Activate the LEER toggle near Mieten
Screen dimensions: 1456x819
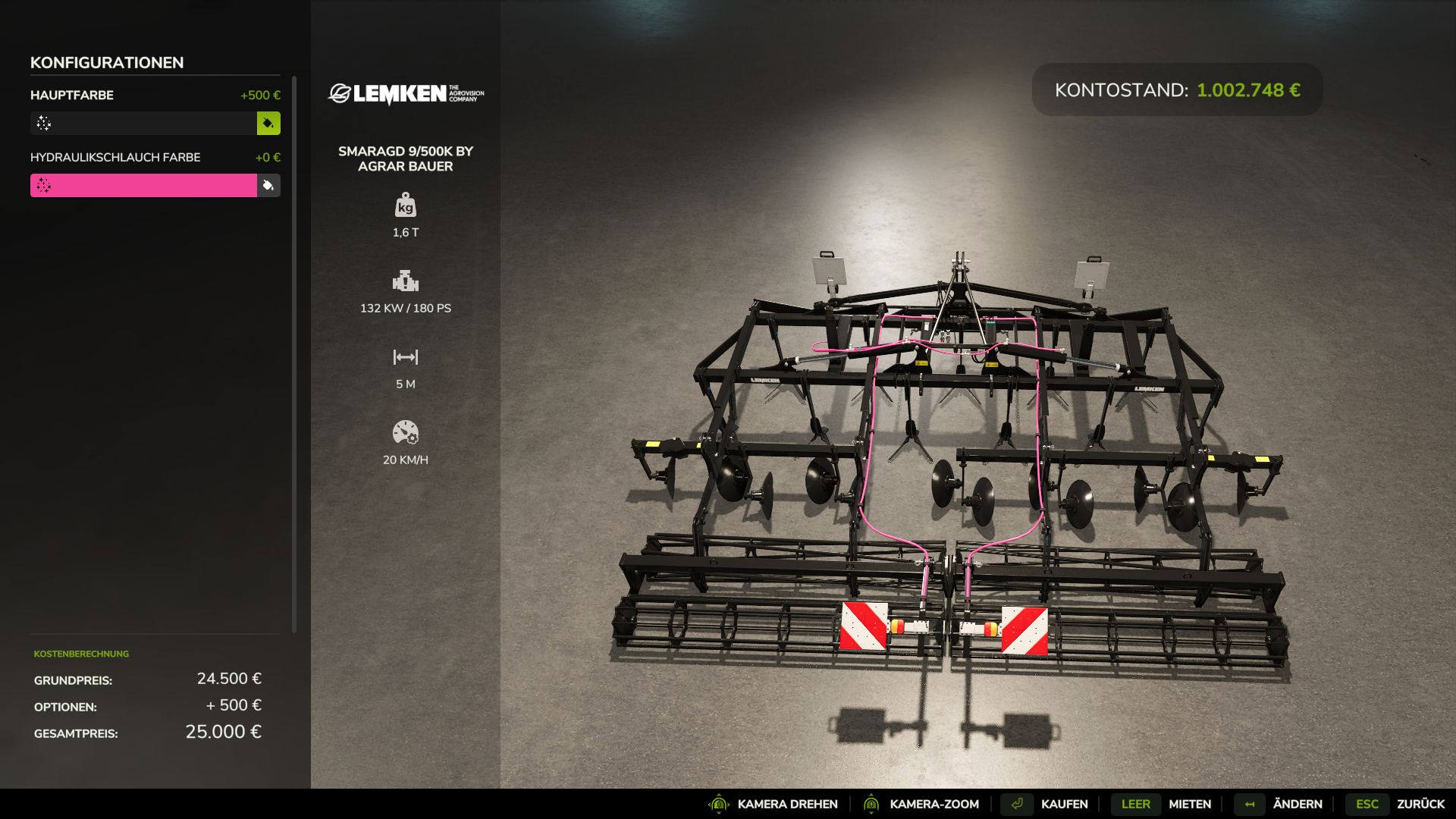[x=1135, y=804]
